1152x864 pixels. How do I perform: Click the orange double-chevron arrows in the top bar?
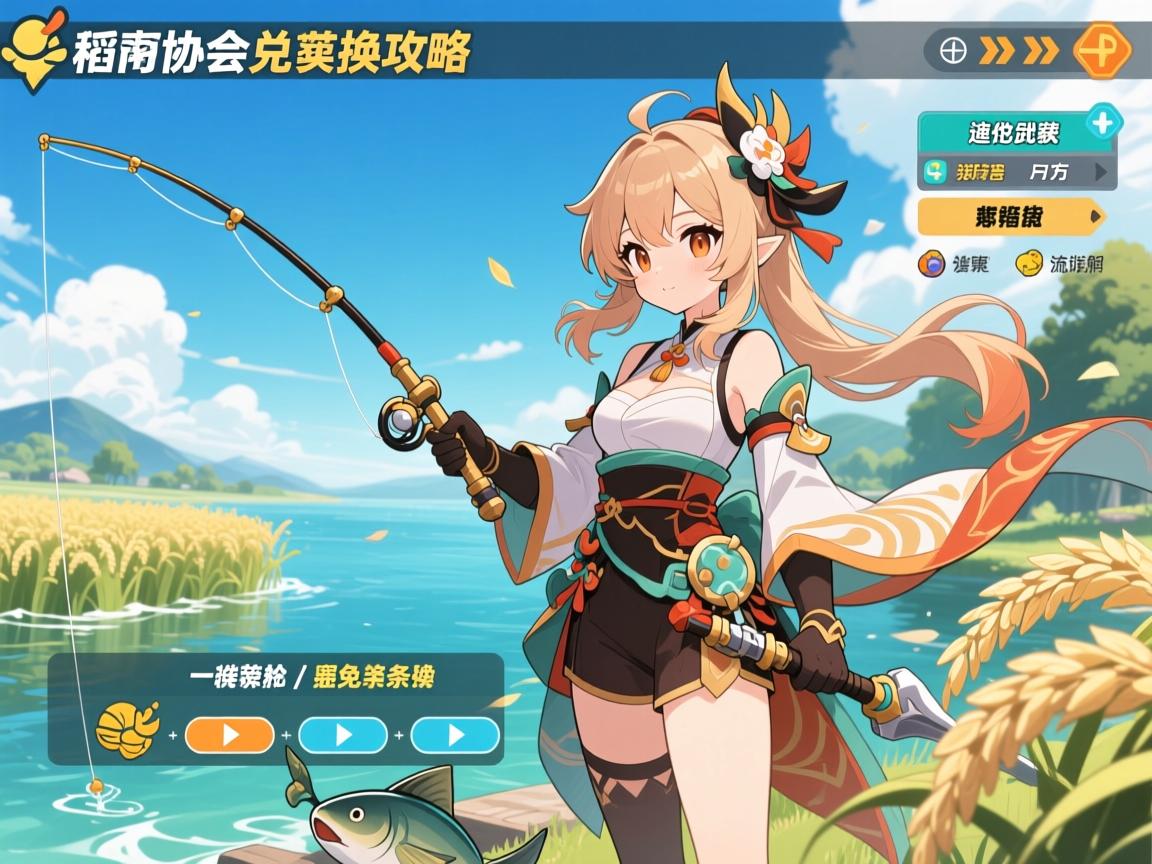point(1018,50)
